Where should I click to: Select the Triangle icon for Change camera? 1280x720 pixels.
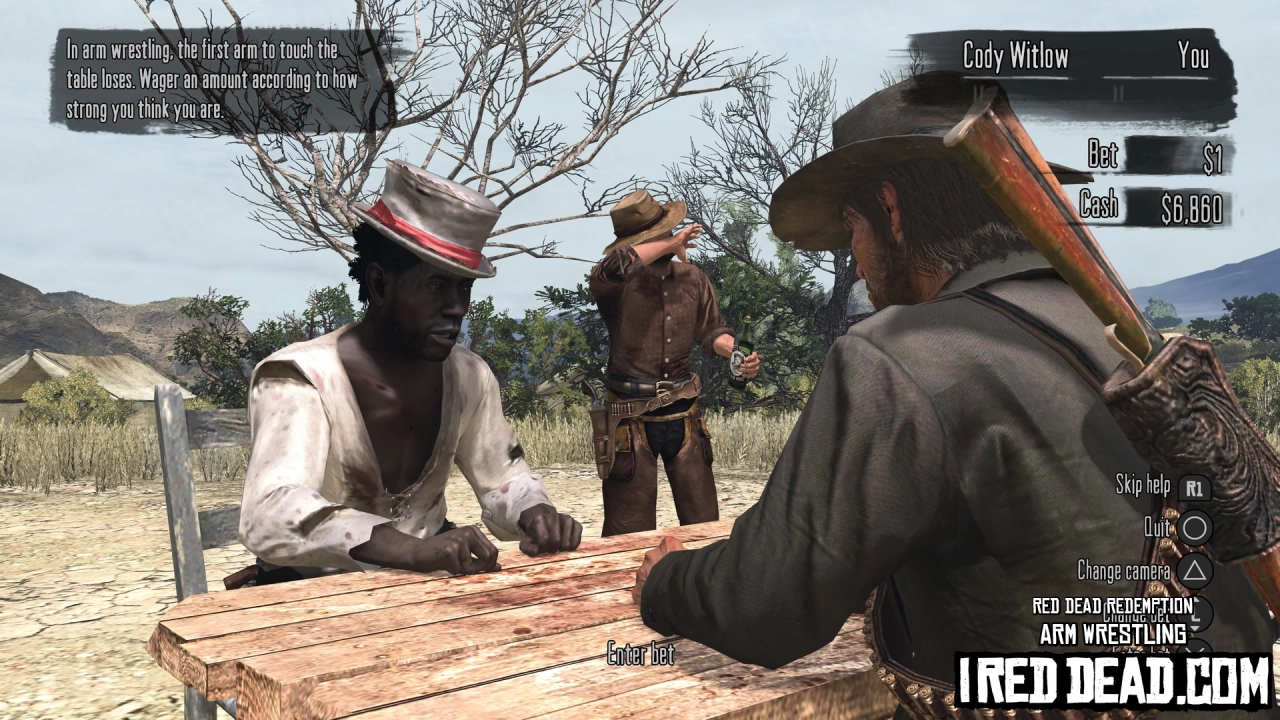pyautogui.click(x=1196, y=569)
